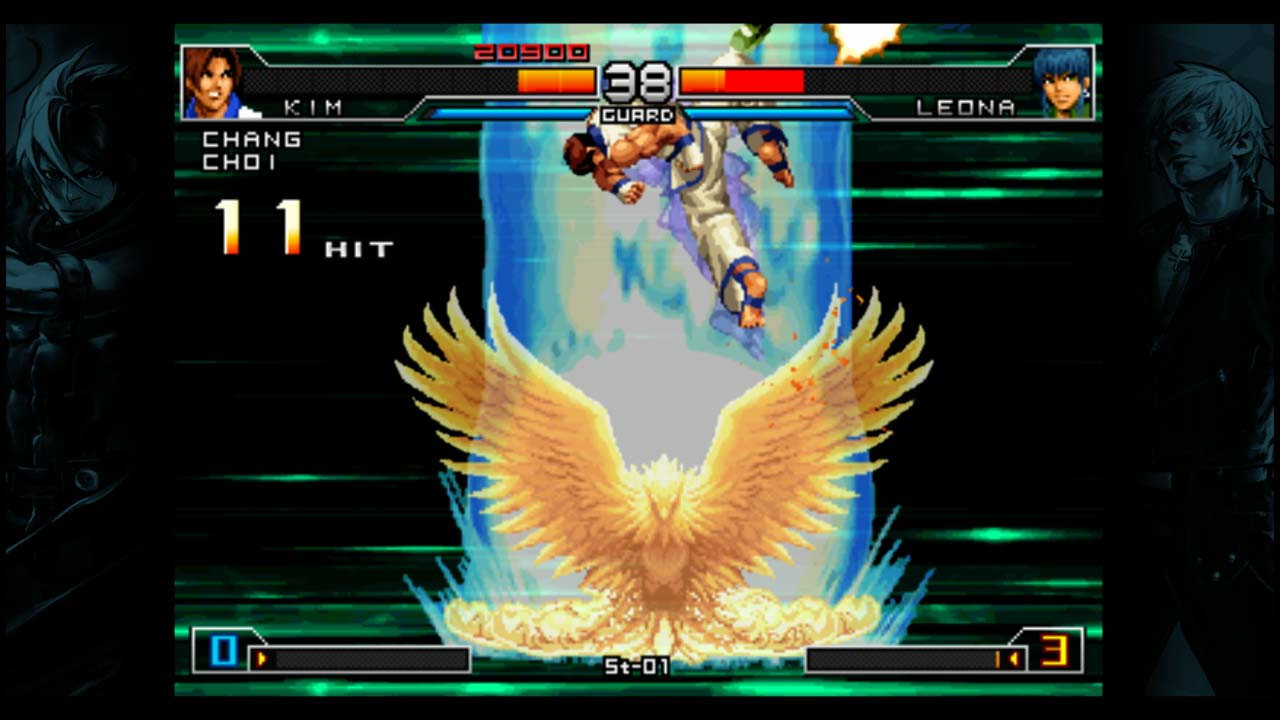The height and width of the screenshot is (720, 1280).
Task: Select Leona's character portrait
Action: coord(1062,83)
